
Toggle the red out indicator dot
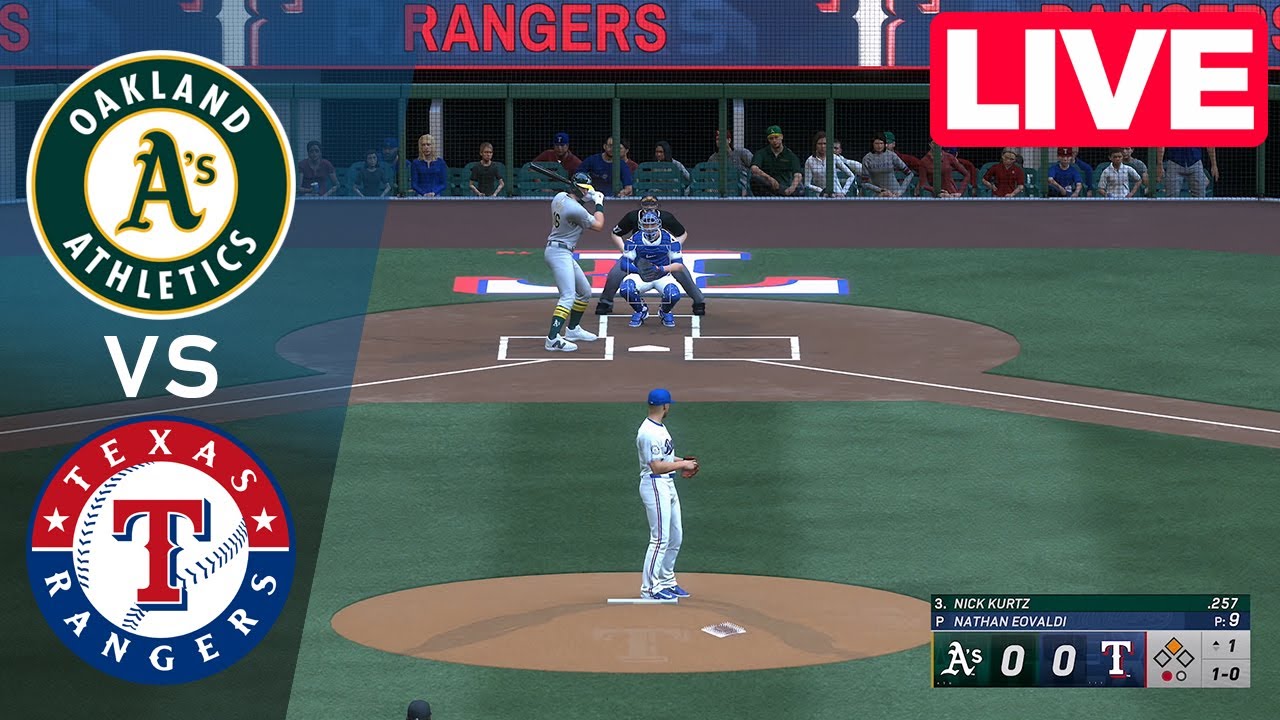point(1167,676)
